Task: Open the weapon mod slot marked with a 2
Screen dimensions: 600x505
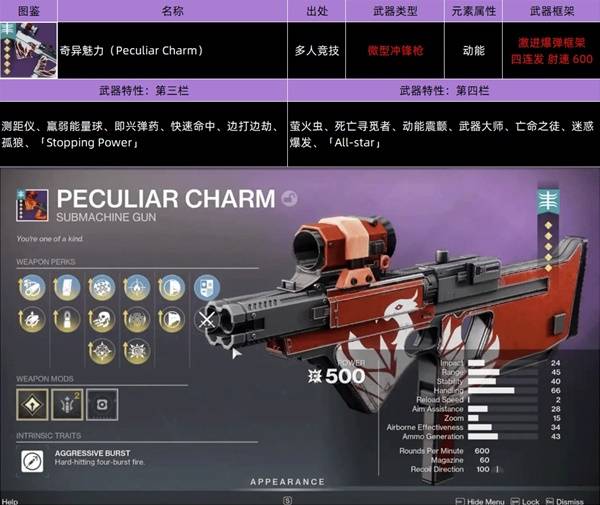Action: click(65, 402)
